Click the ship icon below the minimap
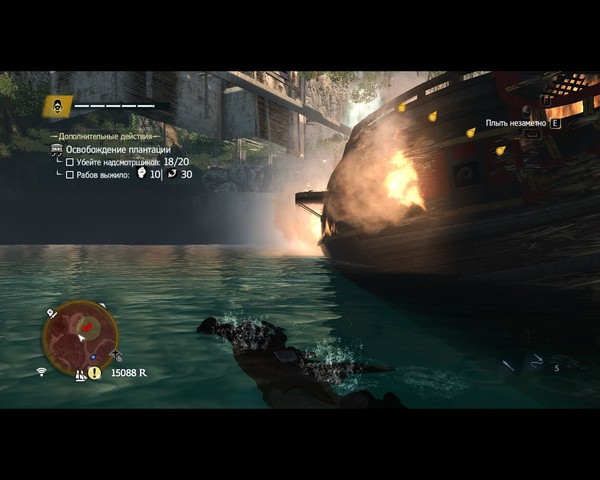This screenshot has width=600, height=480. 79,375
